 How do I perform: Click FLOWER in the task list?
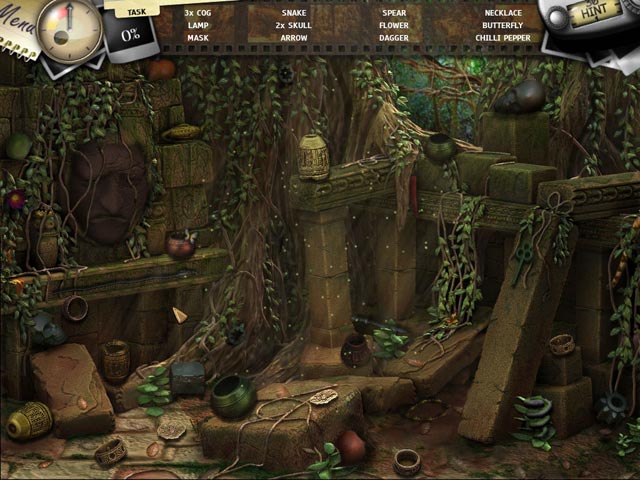point(394,25)
